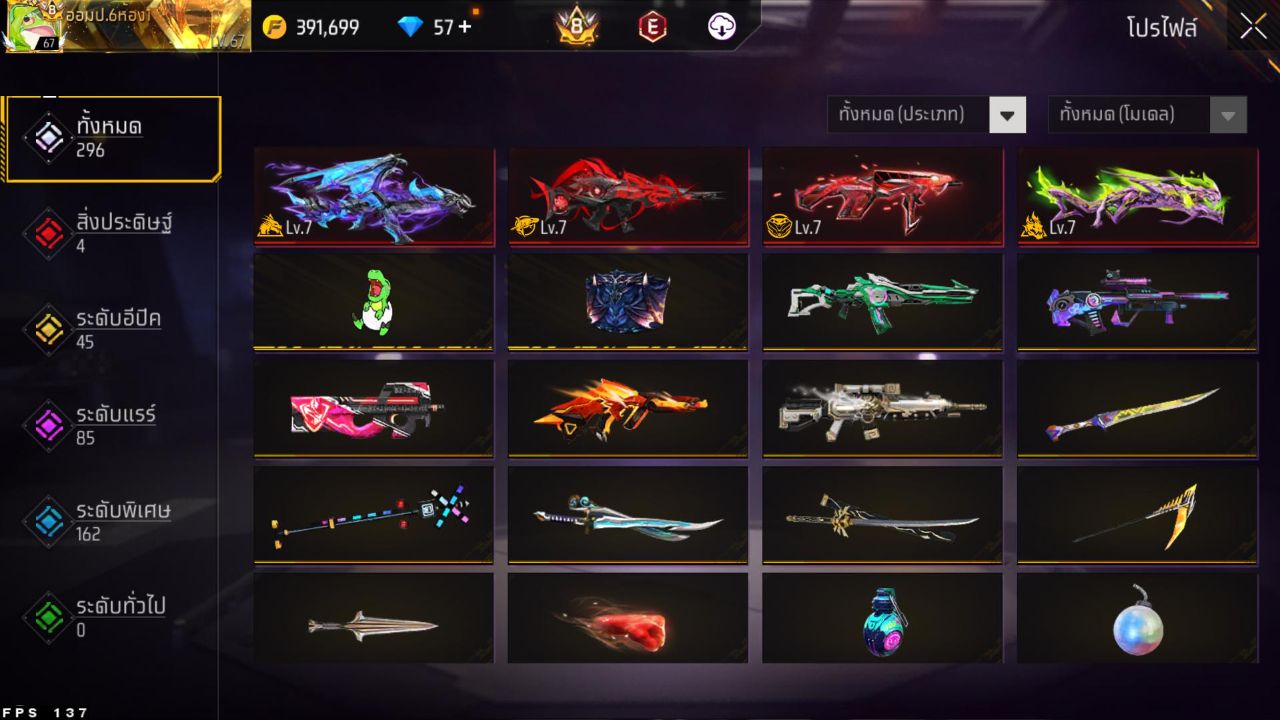The image size is (1280, 720).
Task: Click the player avatar in the top-left corner
Action: click(x=30, y=27)
